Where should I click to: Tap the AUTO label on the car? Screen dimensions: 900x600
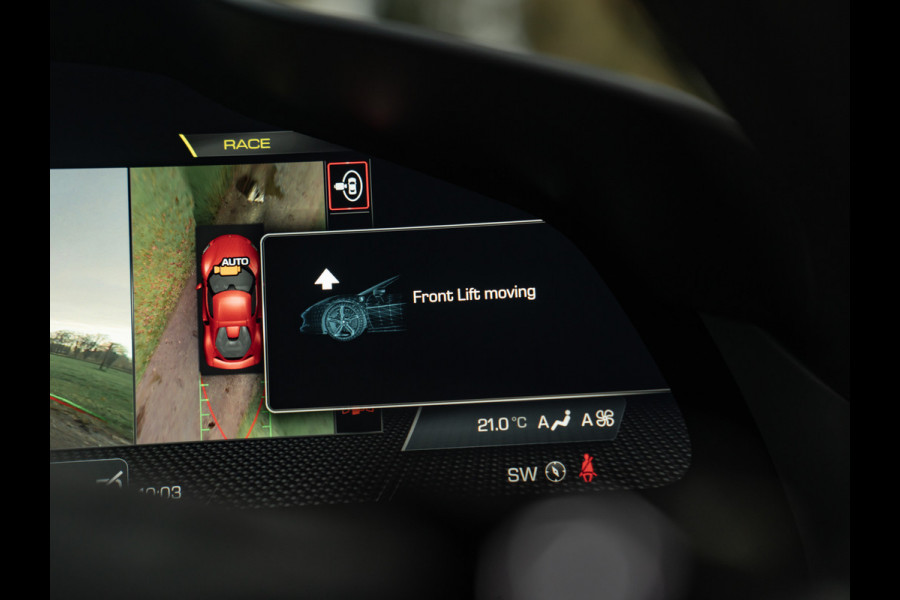click(235, 263)
